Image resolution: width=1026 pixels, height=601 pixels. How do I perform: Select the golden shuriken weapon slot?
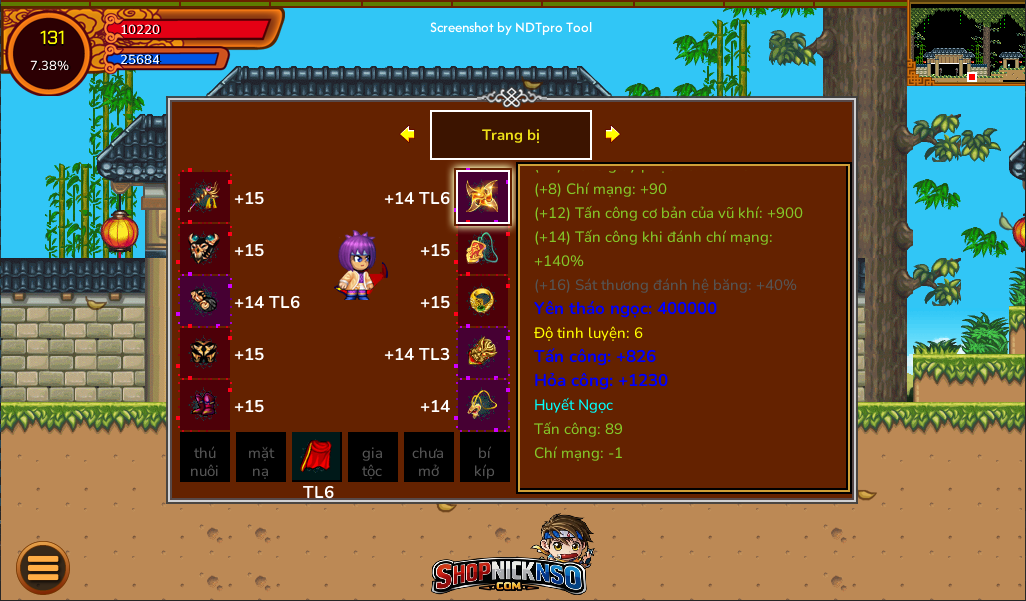click(x=483, y=197)
